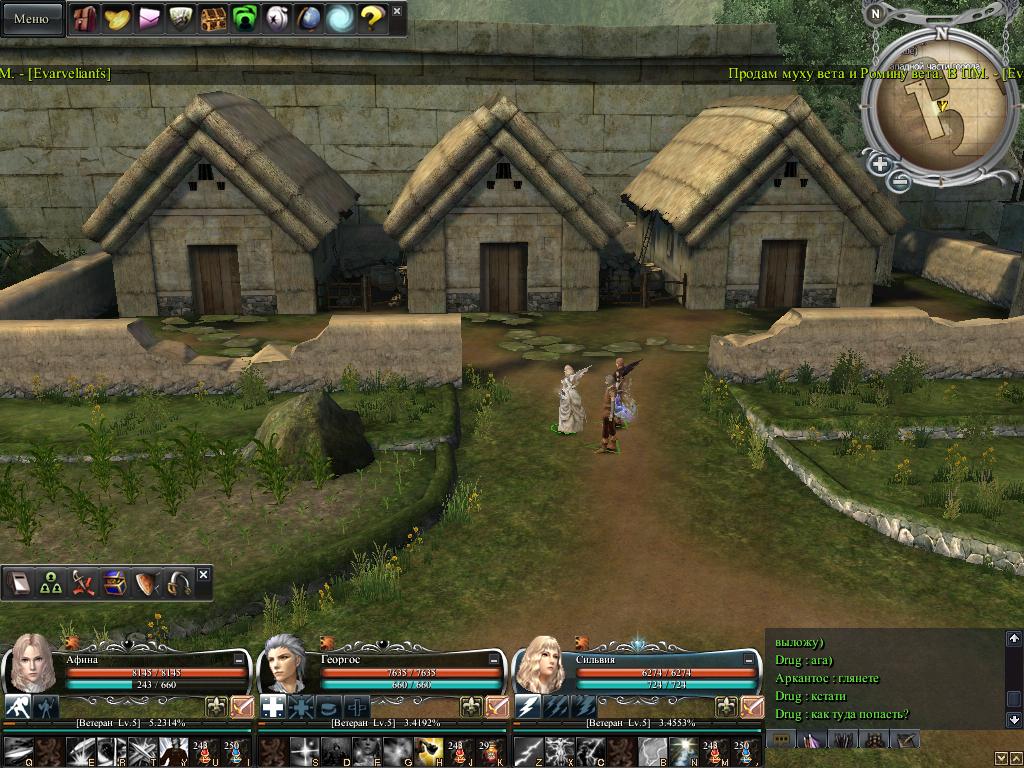Open the green party members icon
1024x768 pixels.
click(50, 584)
